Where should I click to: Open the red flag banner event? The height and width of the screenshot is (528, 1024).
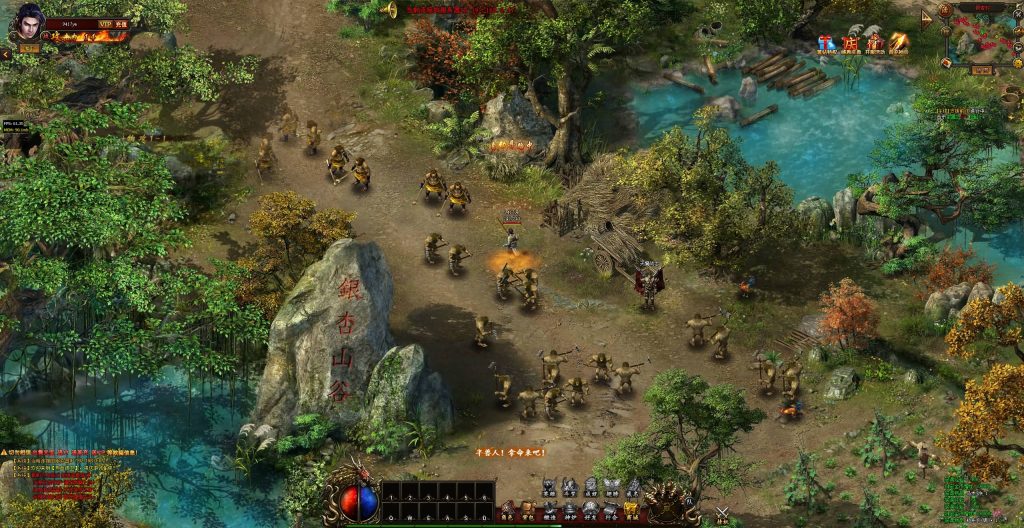coord(850,43)
